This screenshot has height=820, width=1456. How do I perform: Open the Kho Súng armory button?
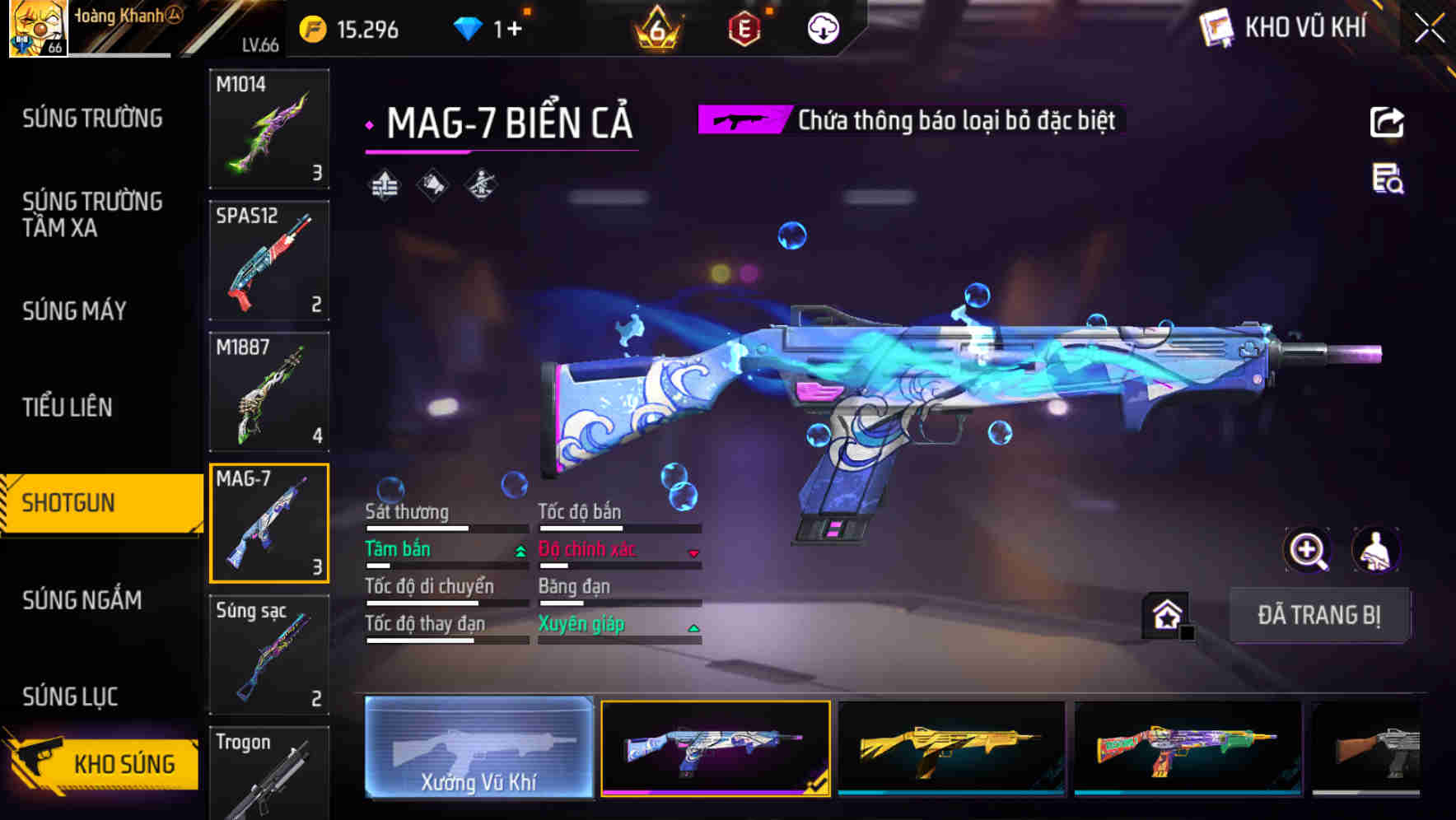tap(103, 762)
